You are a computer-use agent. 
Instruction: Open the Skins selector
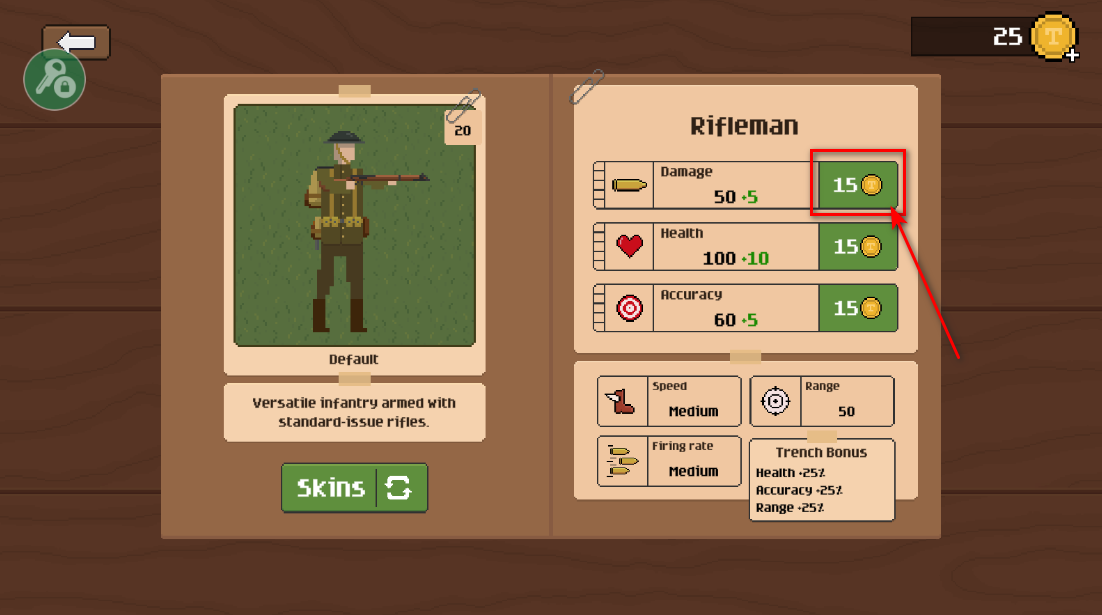pyautogui.click(x=354, y=488)
